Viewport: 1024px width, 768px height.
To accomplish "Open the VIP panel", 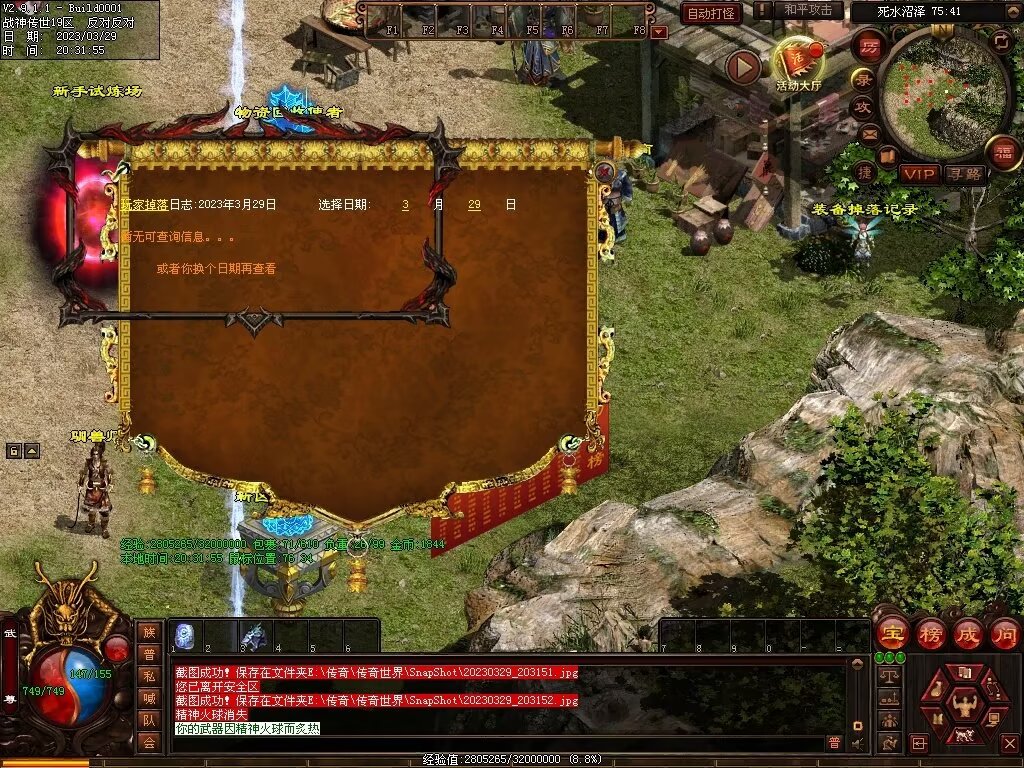I will tap(919, 174).
